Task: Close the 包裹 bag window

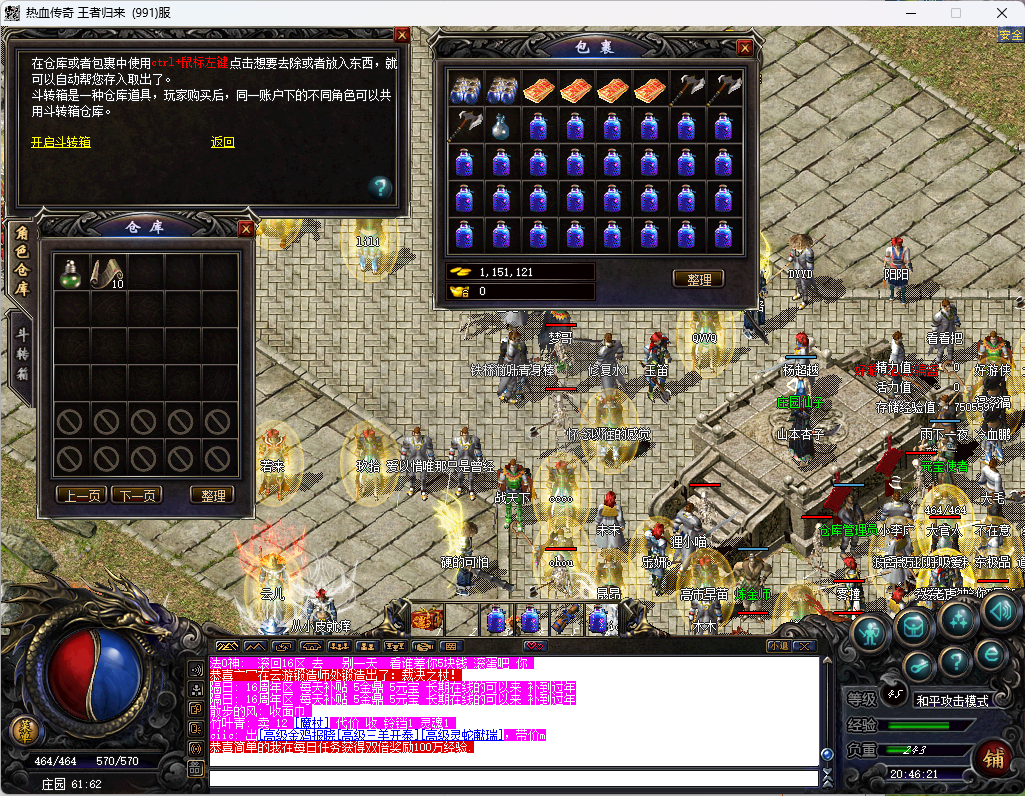Action: pos(744,47)
